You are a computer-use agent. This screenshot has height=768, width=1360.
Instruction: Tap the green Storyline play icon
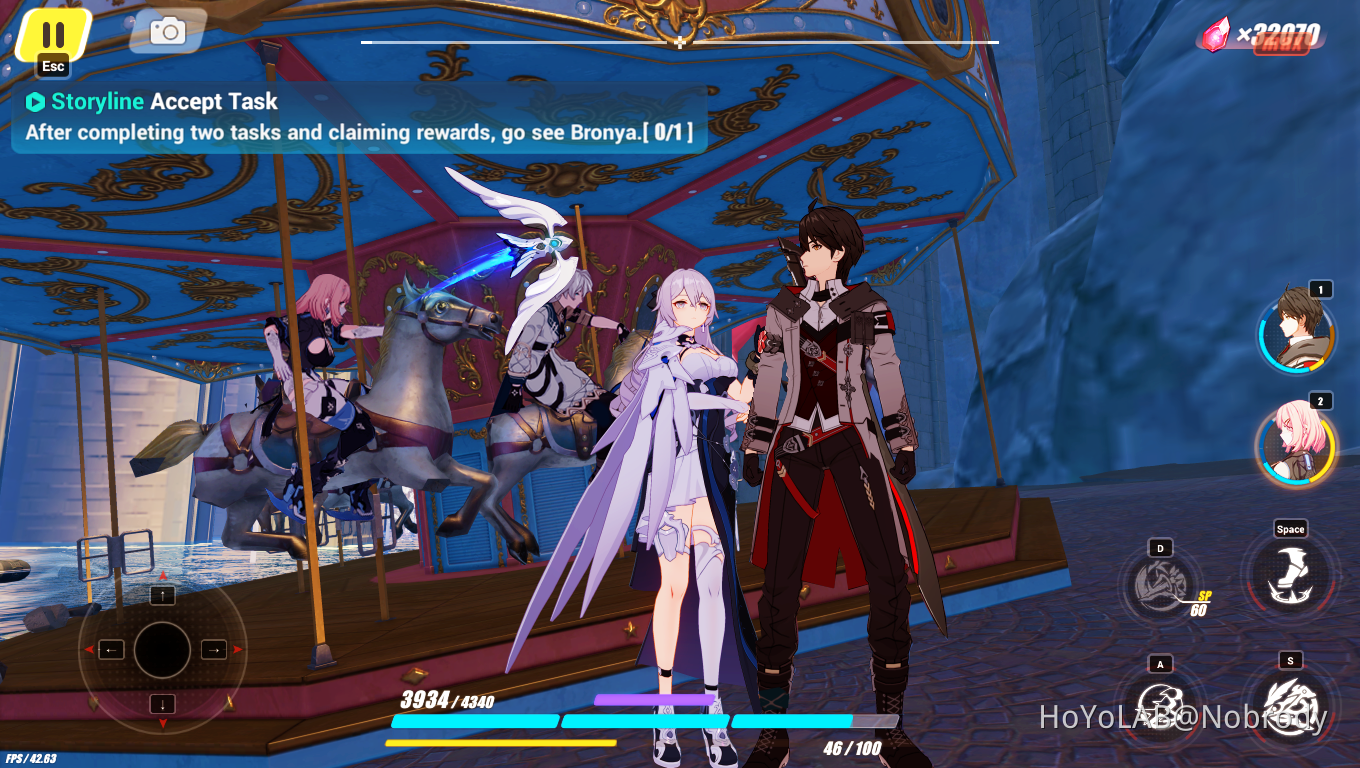36,101
